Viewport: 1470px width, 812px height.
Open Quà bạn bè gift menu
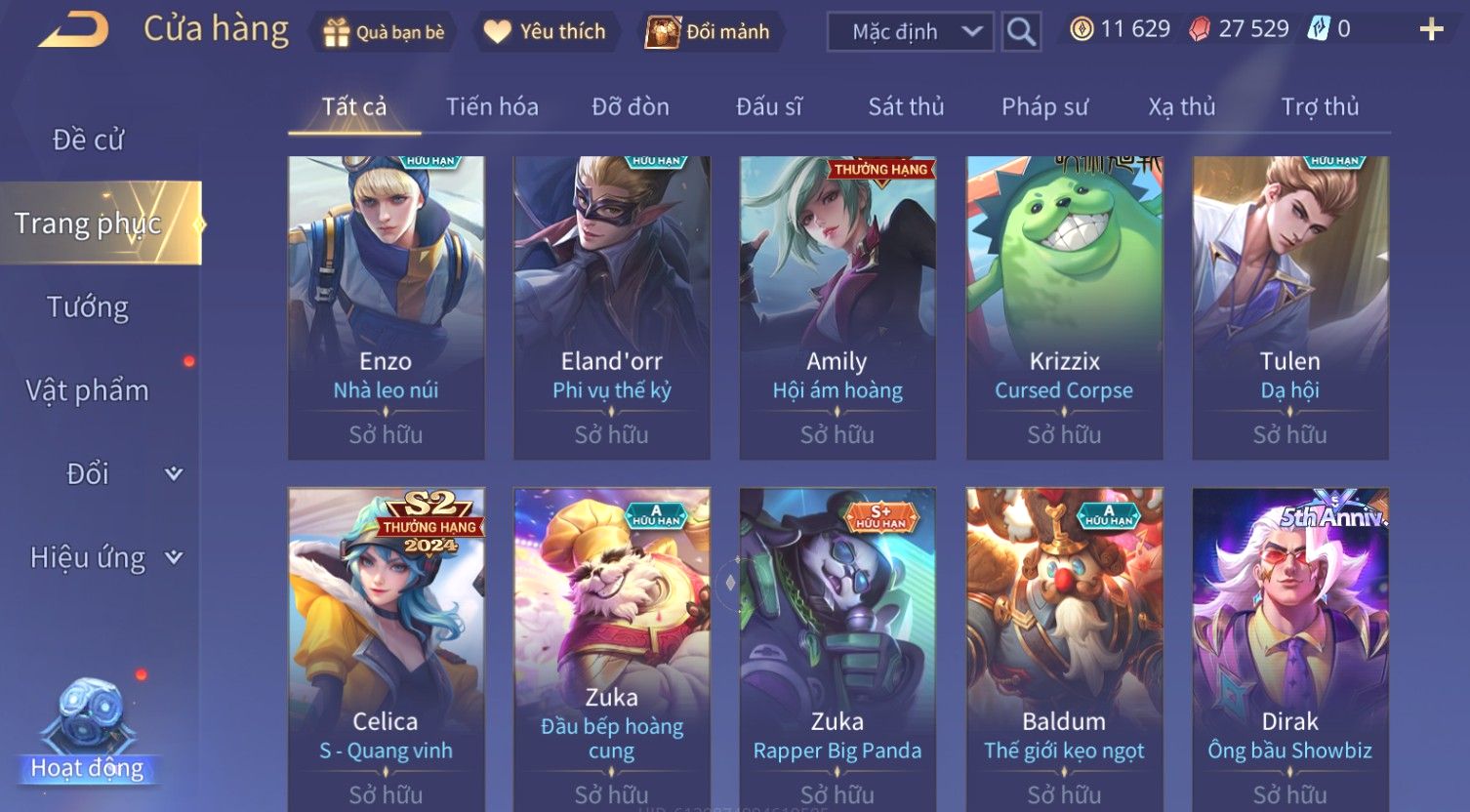384,32
